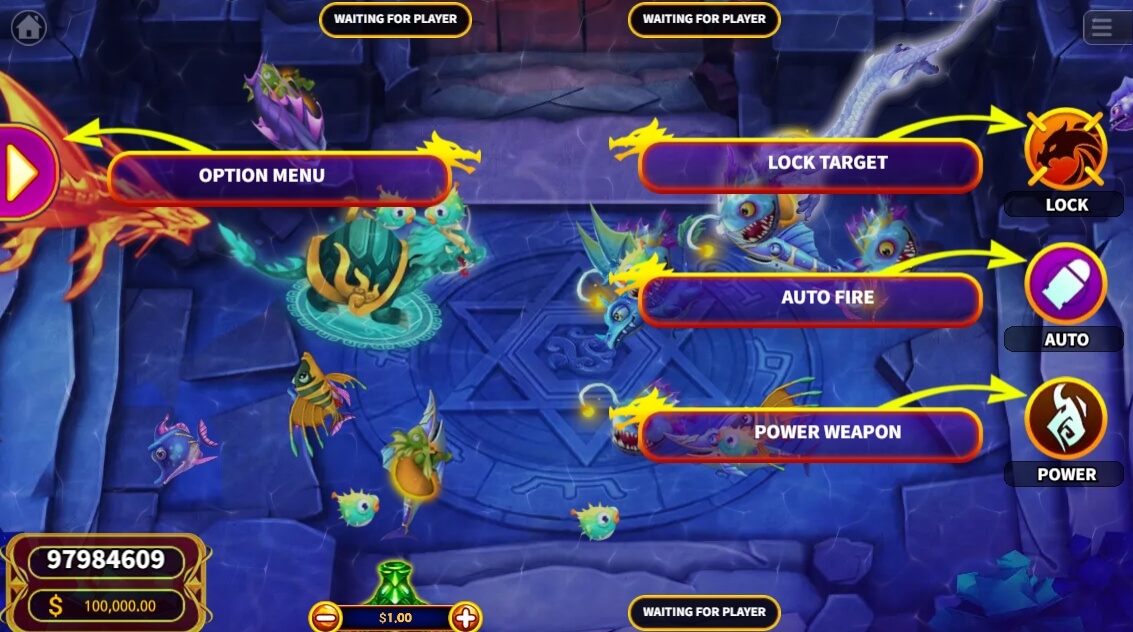This screenshot has height=632, width=1133.
Task: Open the hamburger menu button
Action: [1101, 28]
